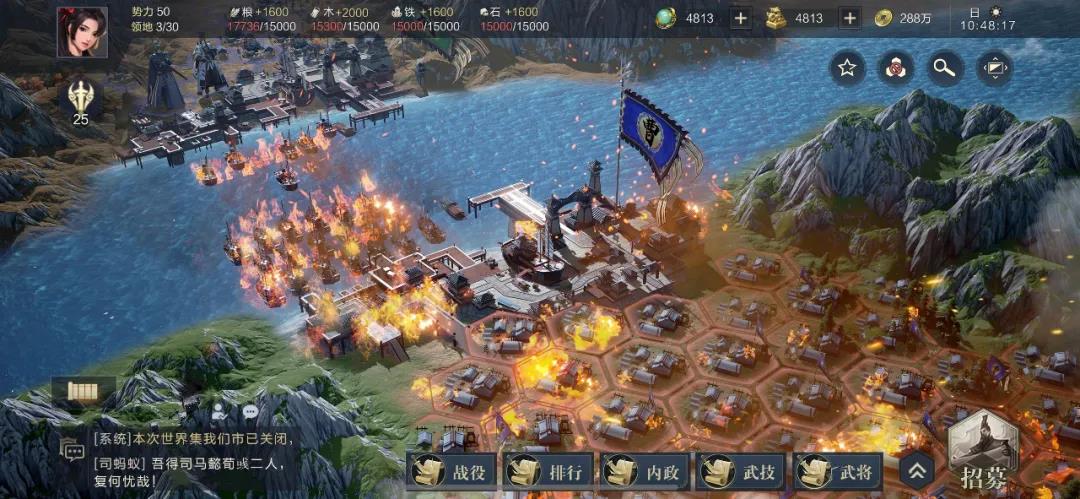Select the speech bubble chat channel icon
Image resolution: width=1080 pixels, height=499 pixels.
tap(249, 410)
